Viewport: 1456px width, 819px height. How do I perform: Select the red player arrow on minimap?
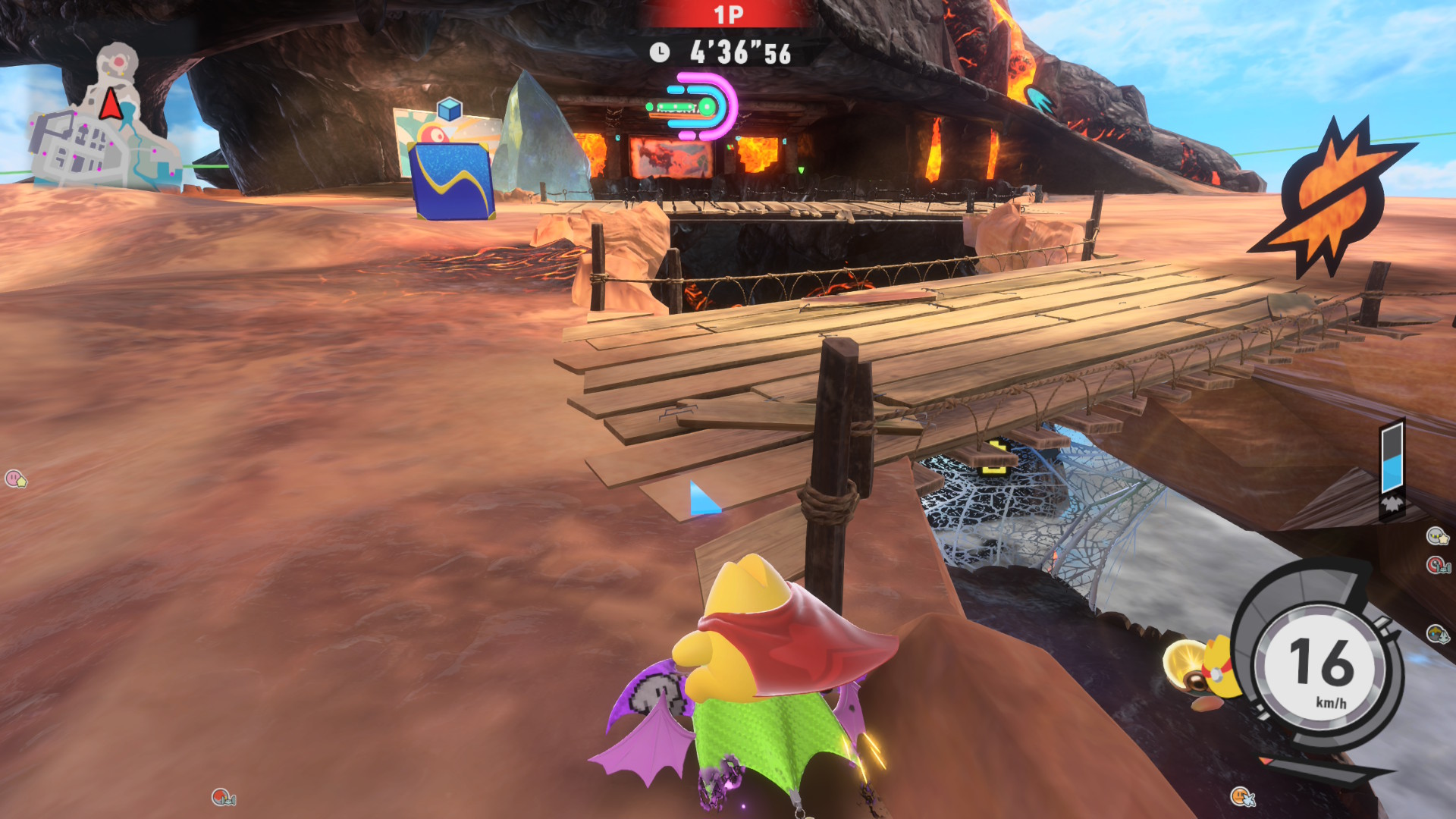pyautogui.click(x=111, y=104)
